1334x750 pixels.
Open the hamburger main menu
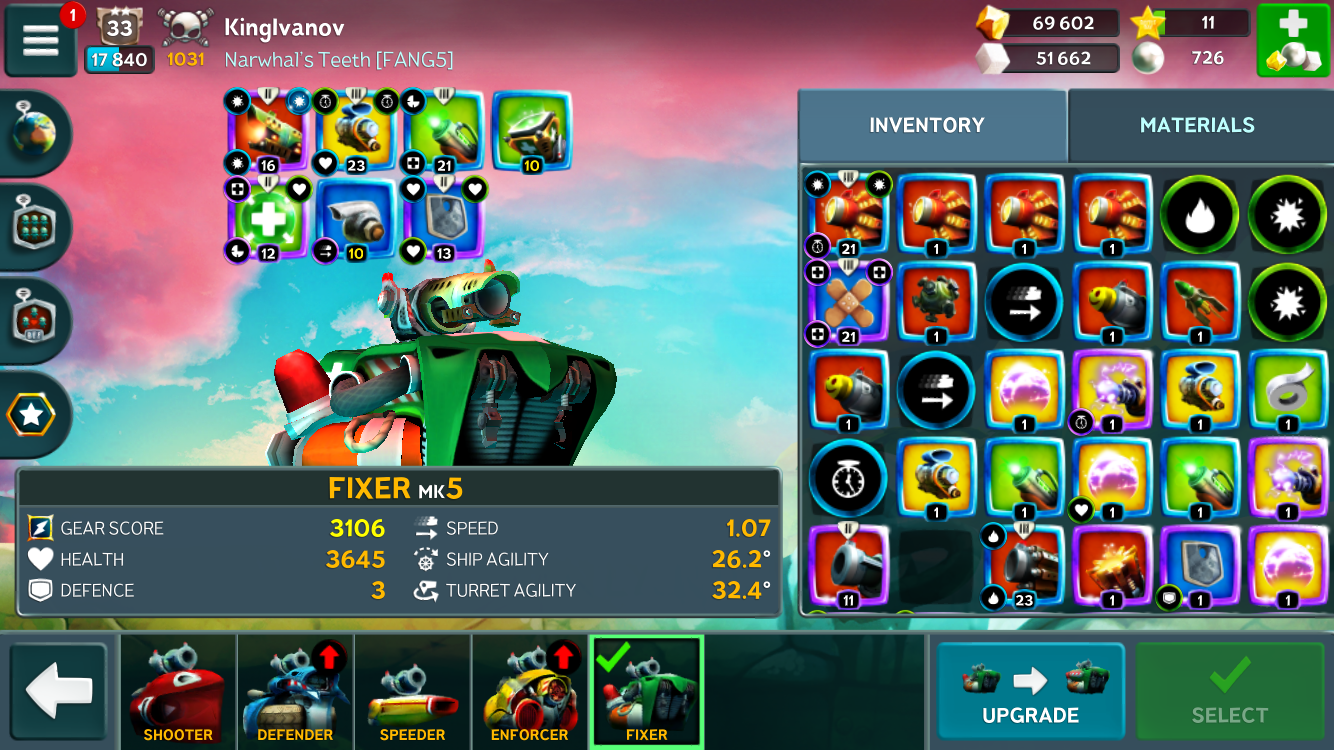[40, 40]
